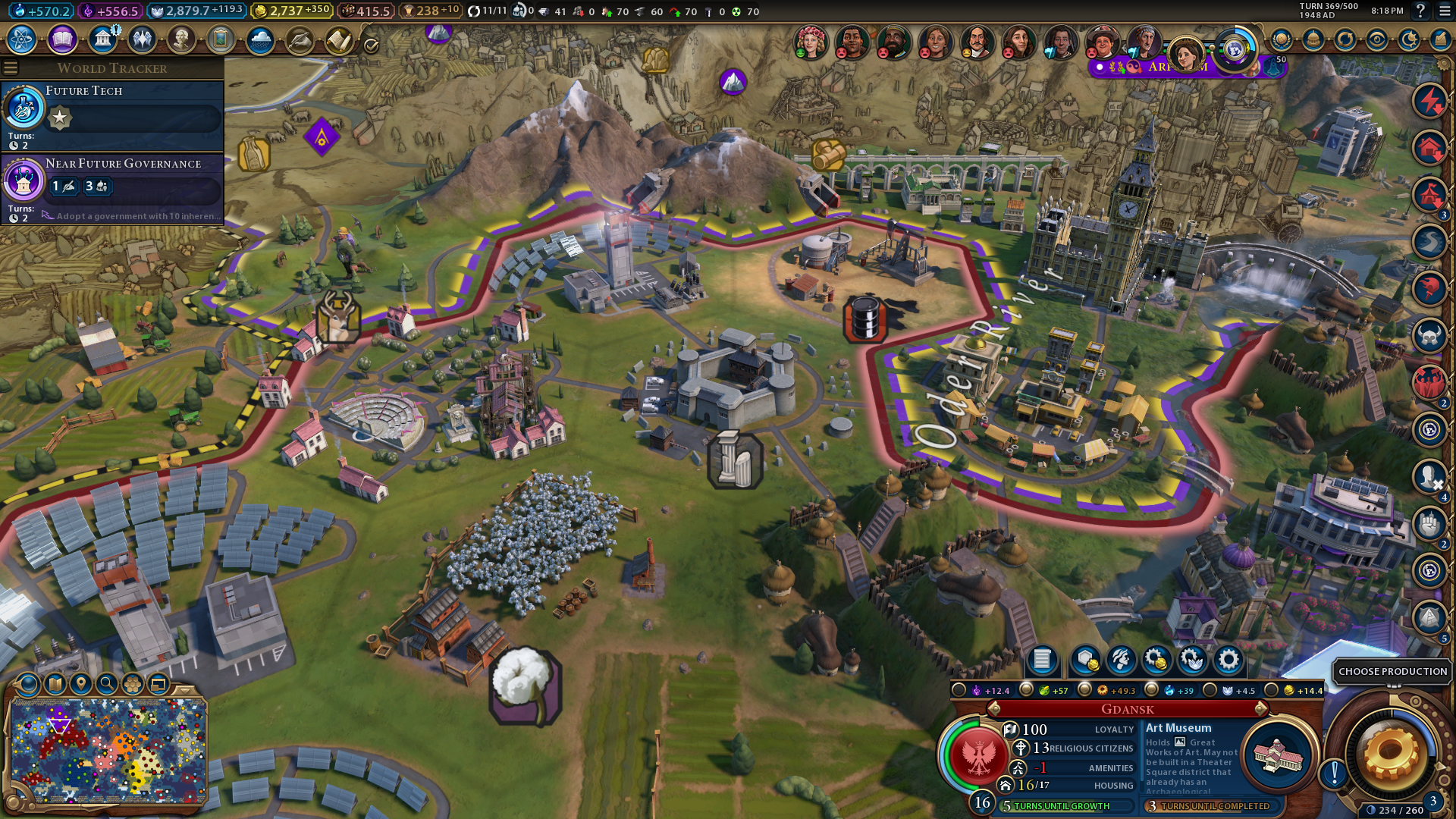
Task: View the Government building icon
Action: click(x=102, y=39)
